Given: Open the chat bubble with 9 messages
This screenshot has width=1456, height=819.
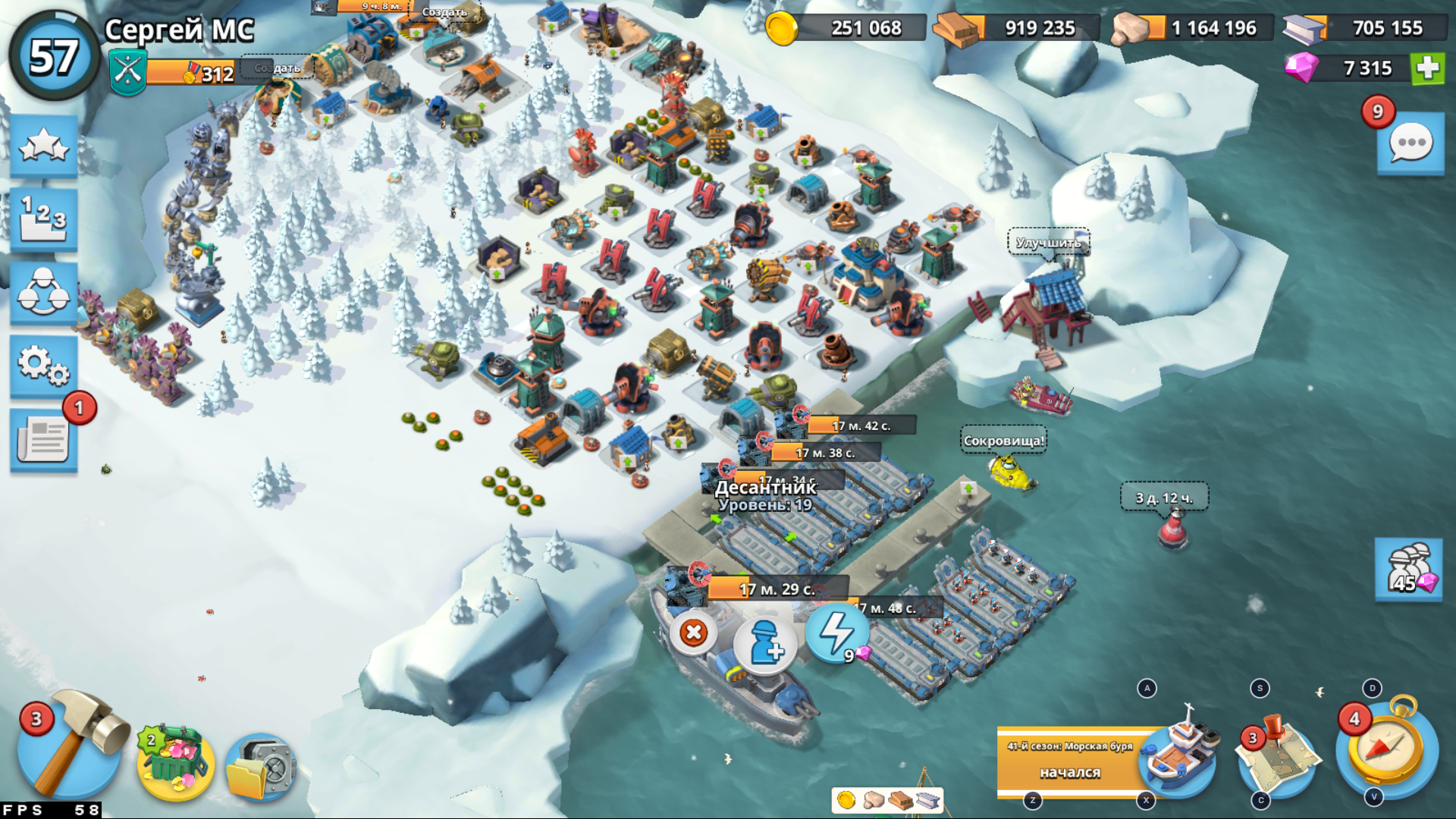Looking at the screenshot, I should pos(1411,140).
